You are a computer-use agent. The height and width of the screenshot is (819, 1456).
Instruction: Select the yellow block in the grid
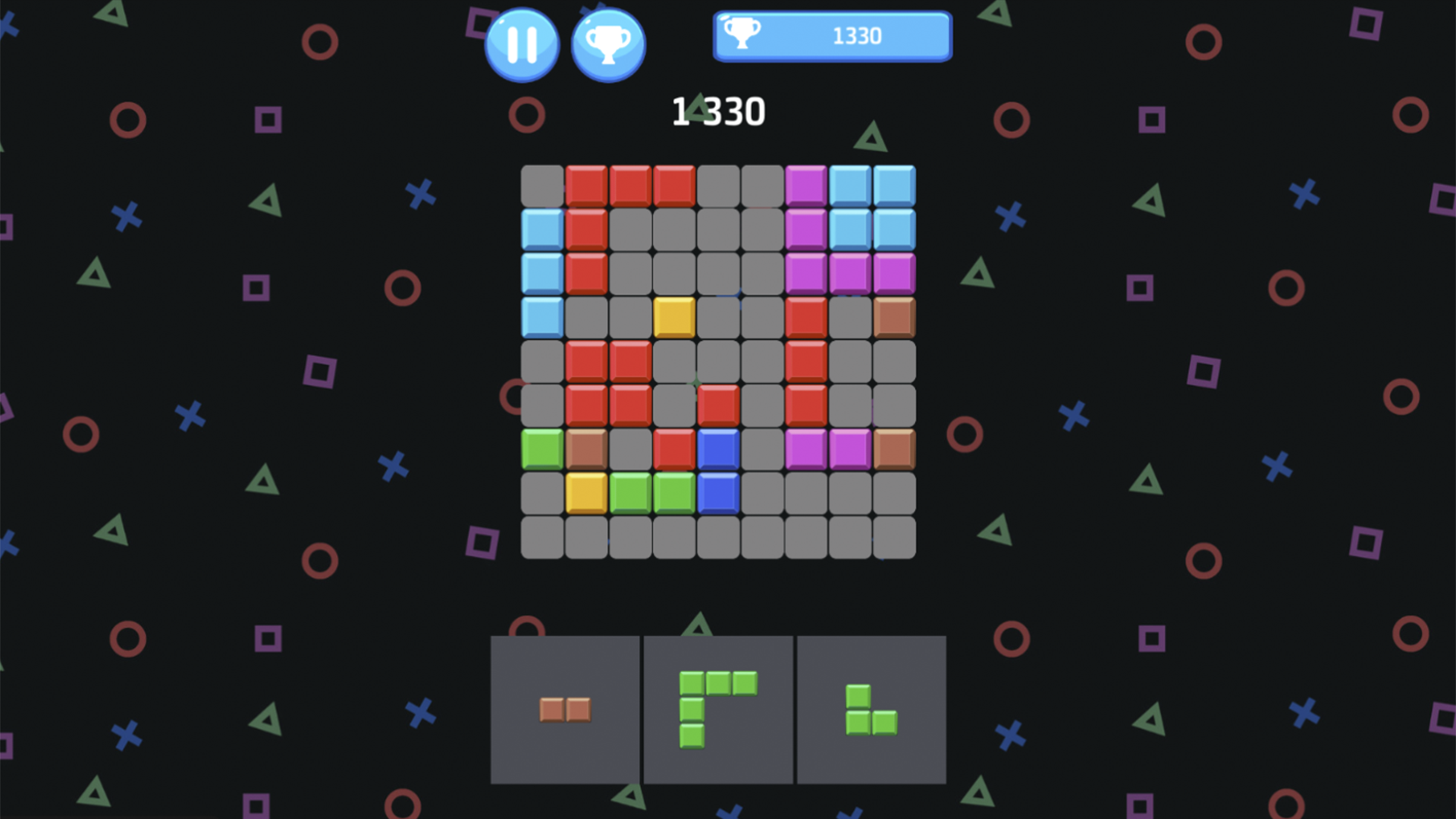pos(673,318)
